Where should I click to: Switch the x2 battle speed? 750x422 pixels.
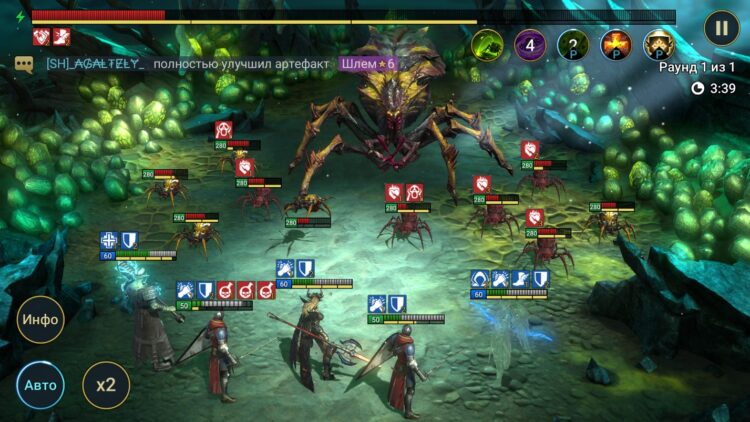(106, 385)
